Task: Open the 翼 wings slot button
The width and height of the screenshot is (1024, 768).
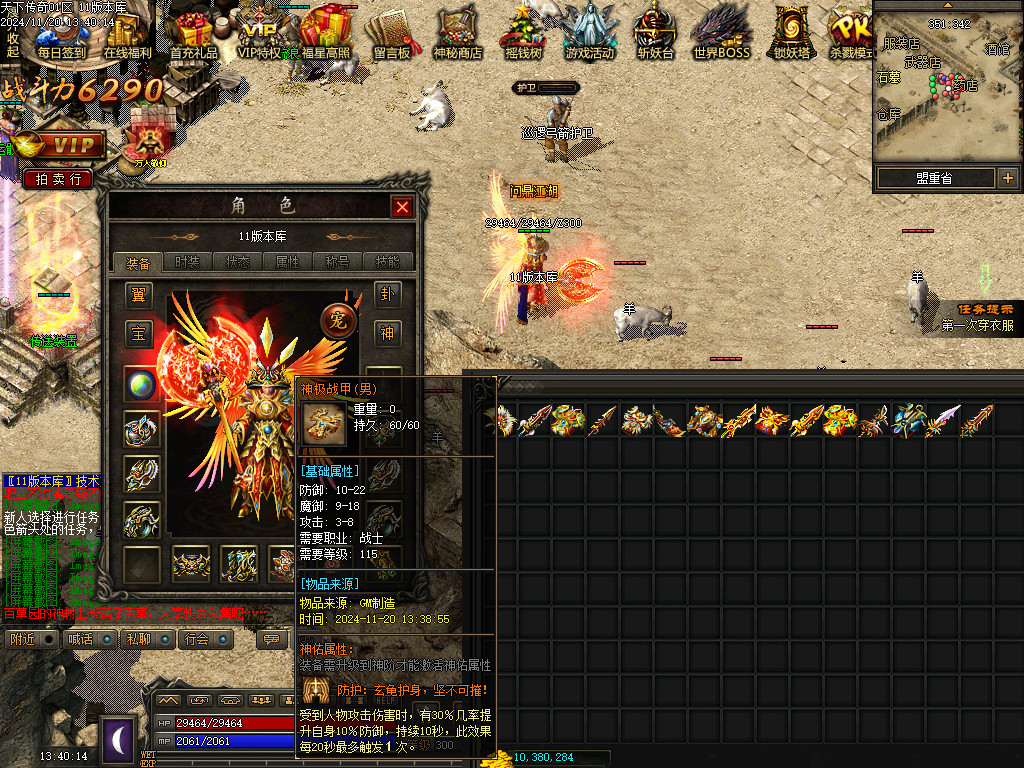Action: (x=139, y=295)
